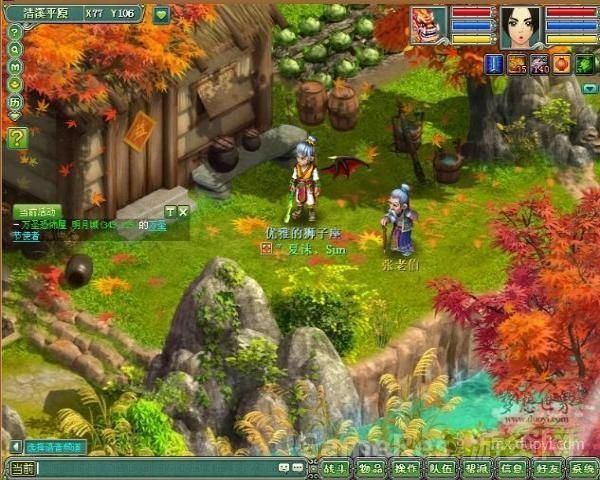Select the orange lantern buff icon
This screenshot has width=600, height=480.
click(562, 65)
